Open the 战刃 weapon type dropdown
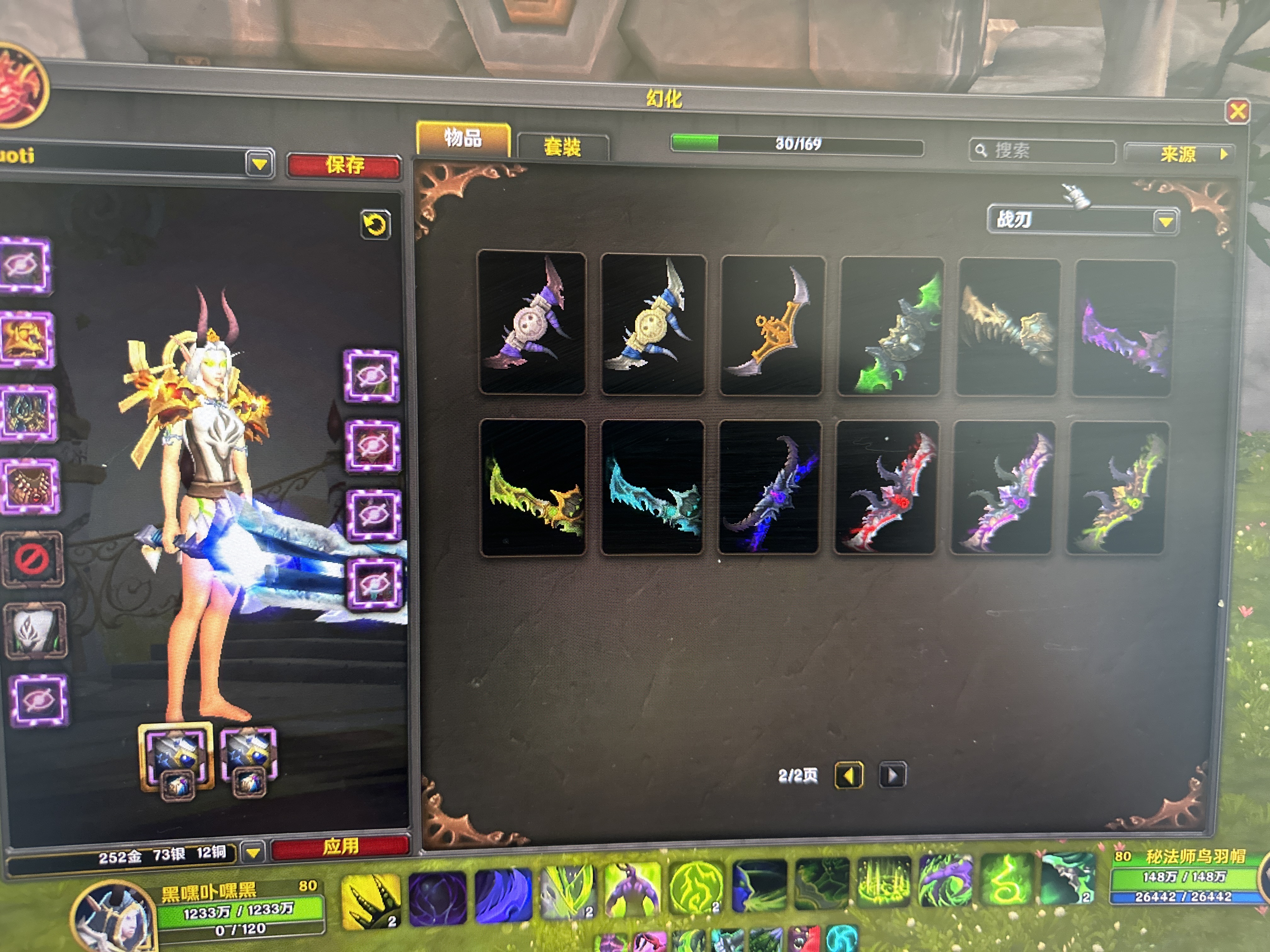The image size is (1270, 952). click(1165, 222)
